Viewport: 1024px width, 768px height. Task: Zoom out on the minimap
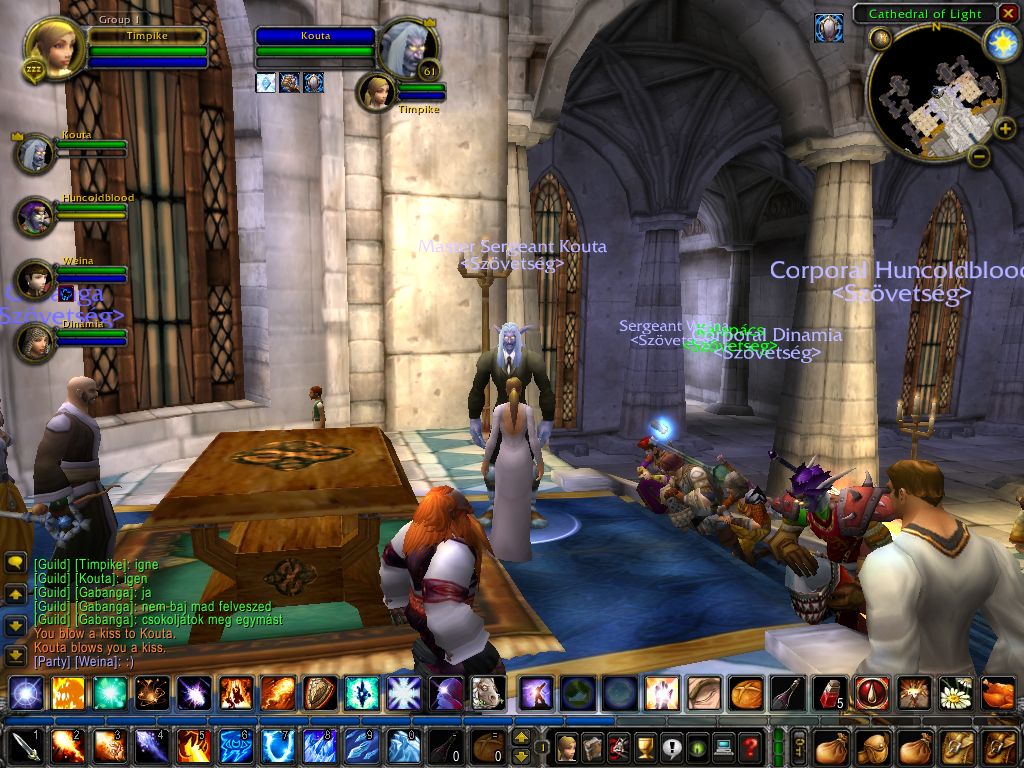(979, 155)
